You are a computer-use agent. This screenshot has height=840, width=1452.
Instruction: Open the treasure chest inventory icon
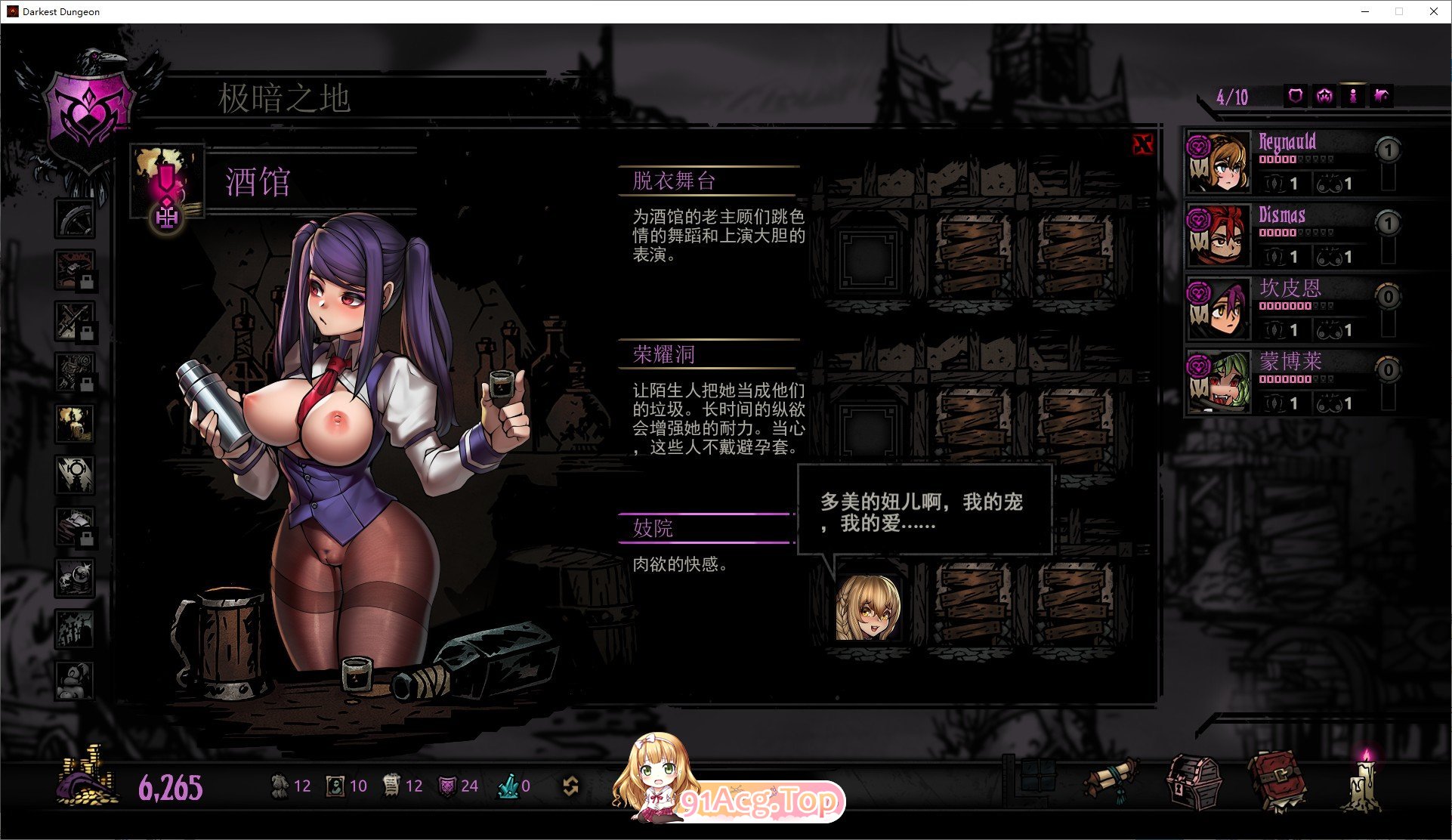tap(1194, 783)
